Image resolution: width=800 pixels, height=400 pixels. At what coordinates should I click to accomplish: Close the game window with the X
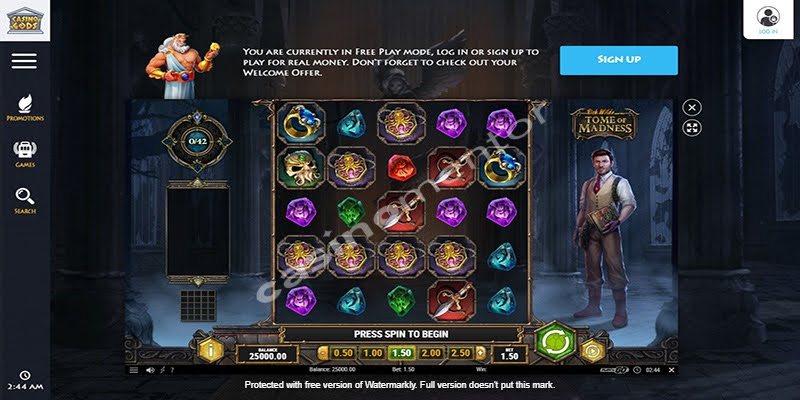[x=692, y=108]
